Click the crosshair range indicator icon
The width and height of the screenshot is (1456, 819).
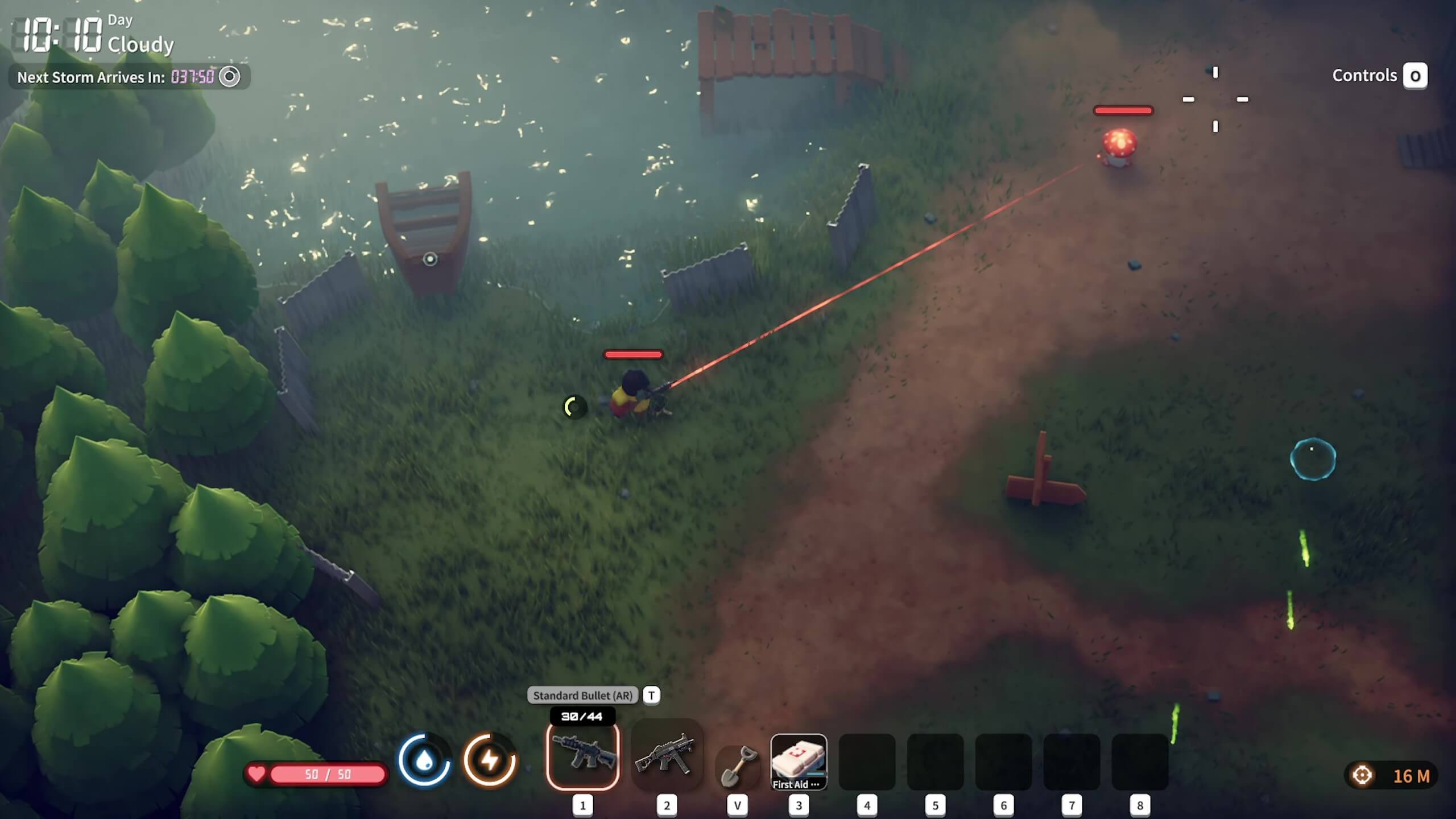(1362, 775)
